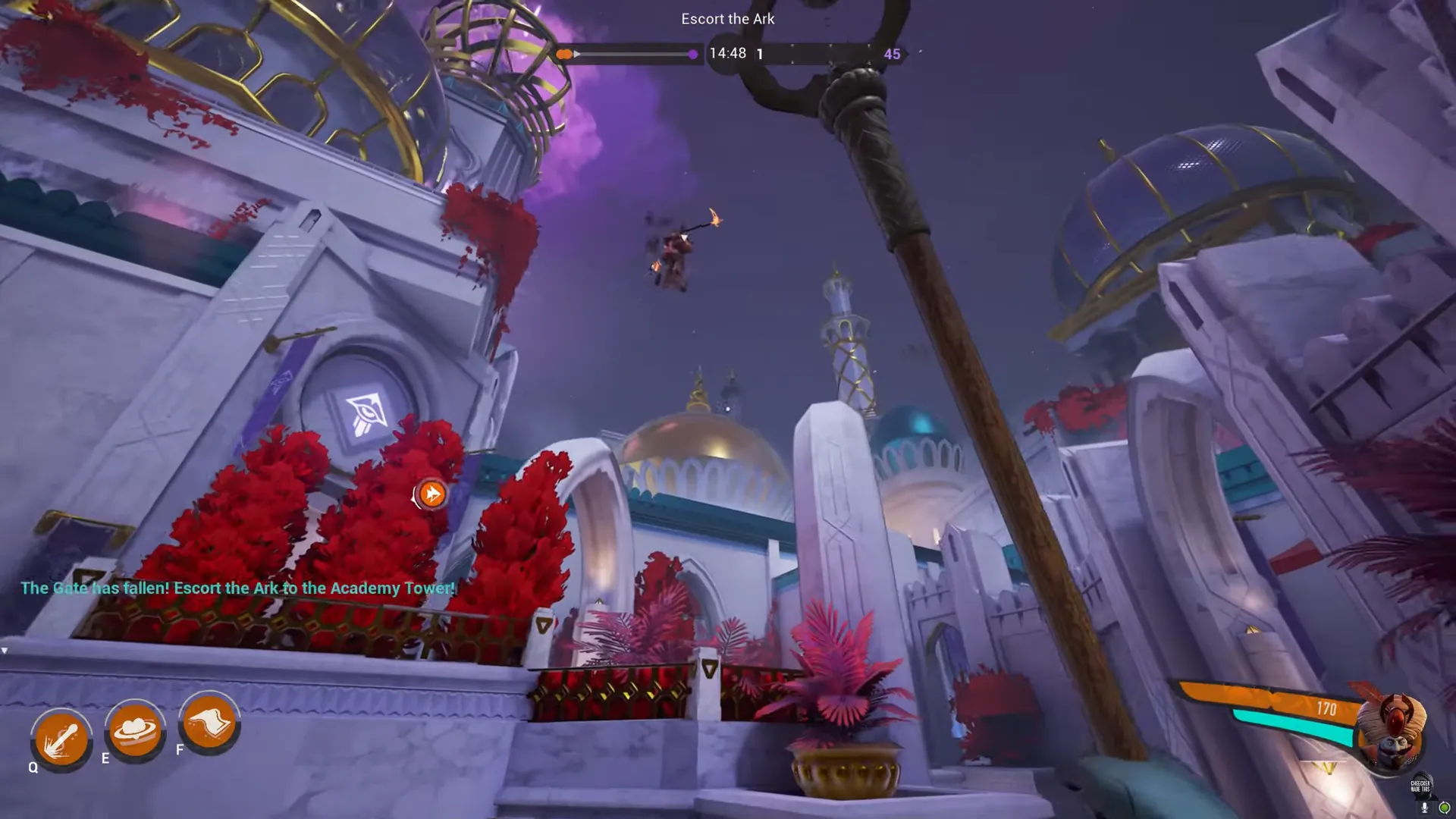Click the CHEECKEN MADE THIS watermark
This screenshot has height=819, width=1456.
(x=1420, y=786)
